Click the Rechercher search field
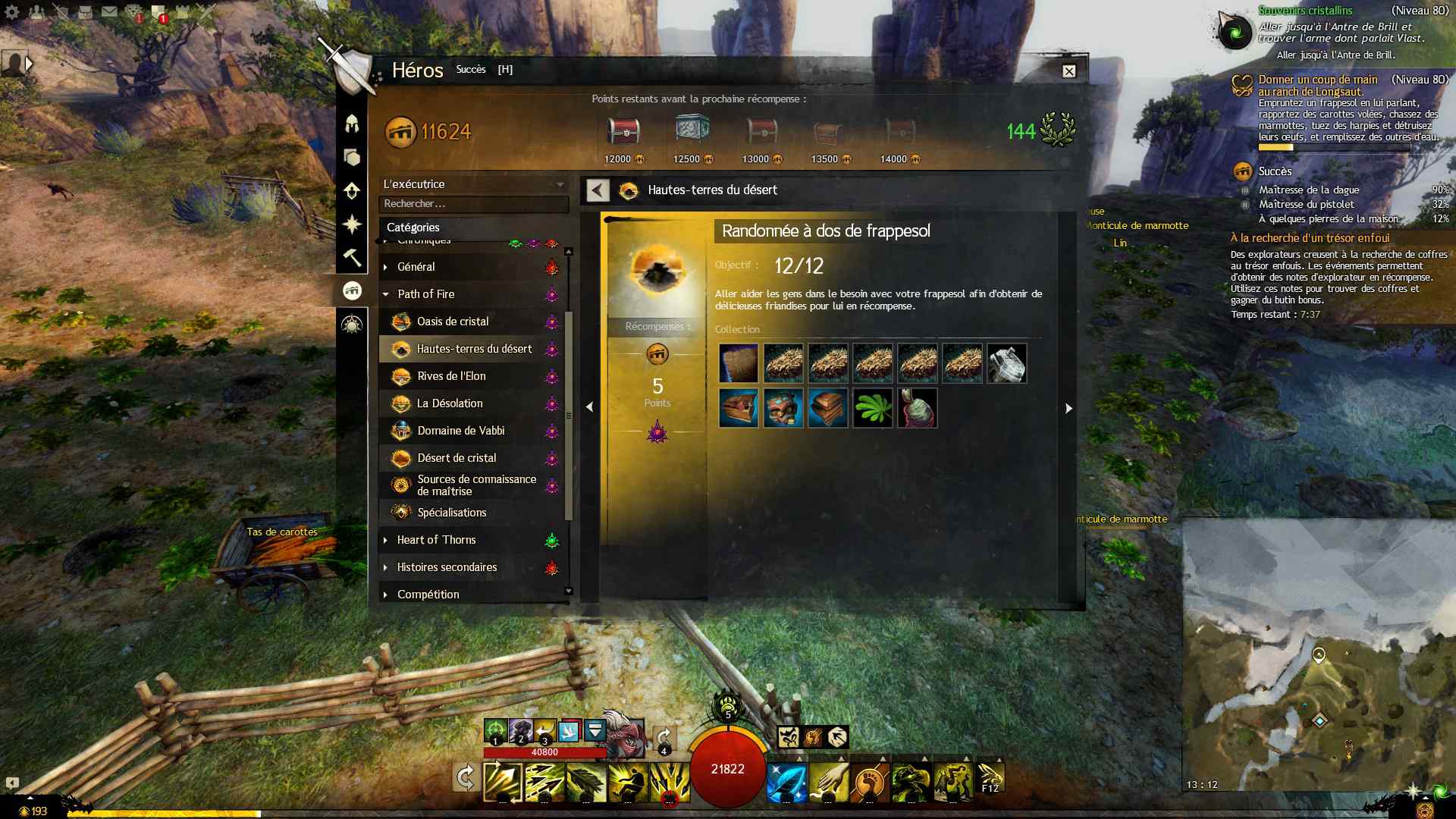The image size is (1456, 819). 473,204
